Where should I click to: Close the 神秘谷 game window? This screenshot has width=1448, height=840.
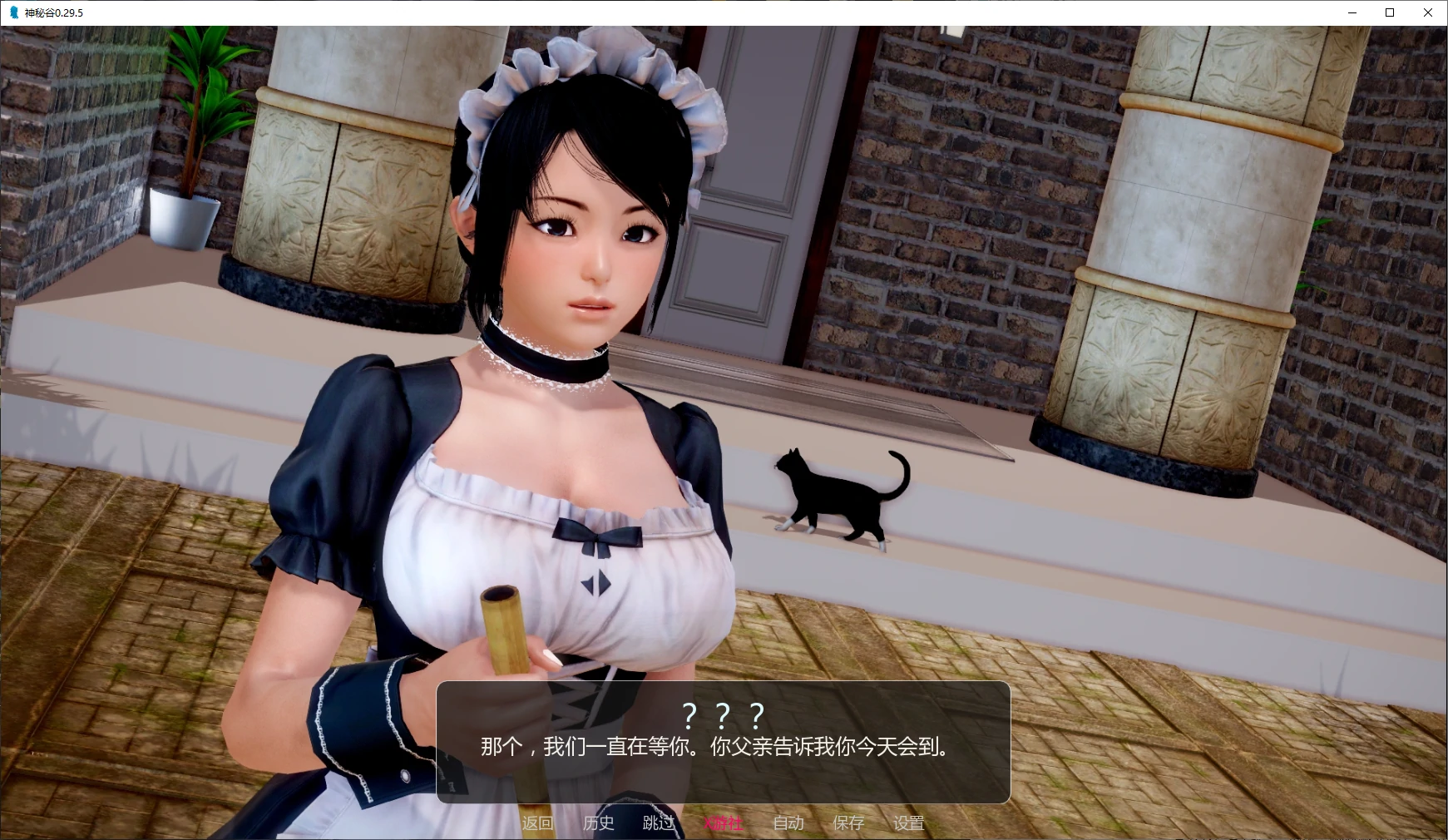[1428, 12]
